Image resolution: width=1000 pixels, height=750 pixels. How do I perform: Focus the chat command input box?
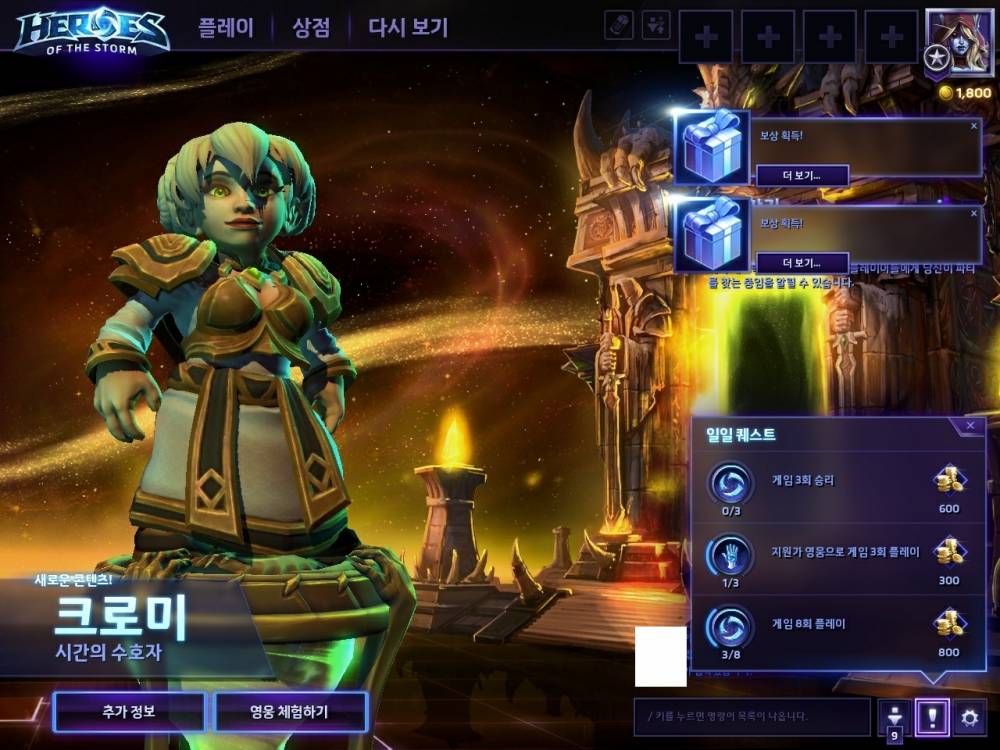coord(752,716)
